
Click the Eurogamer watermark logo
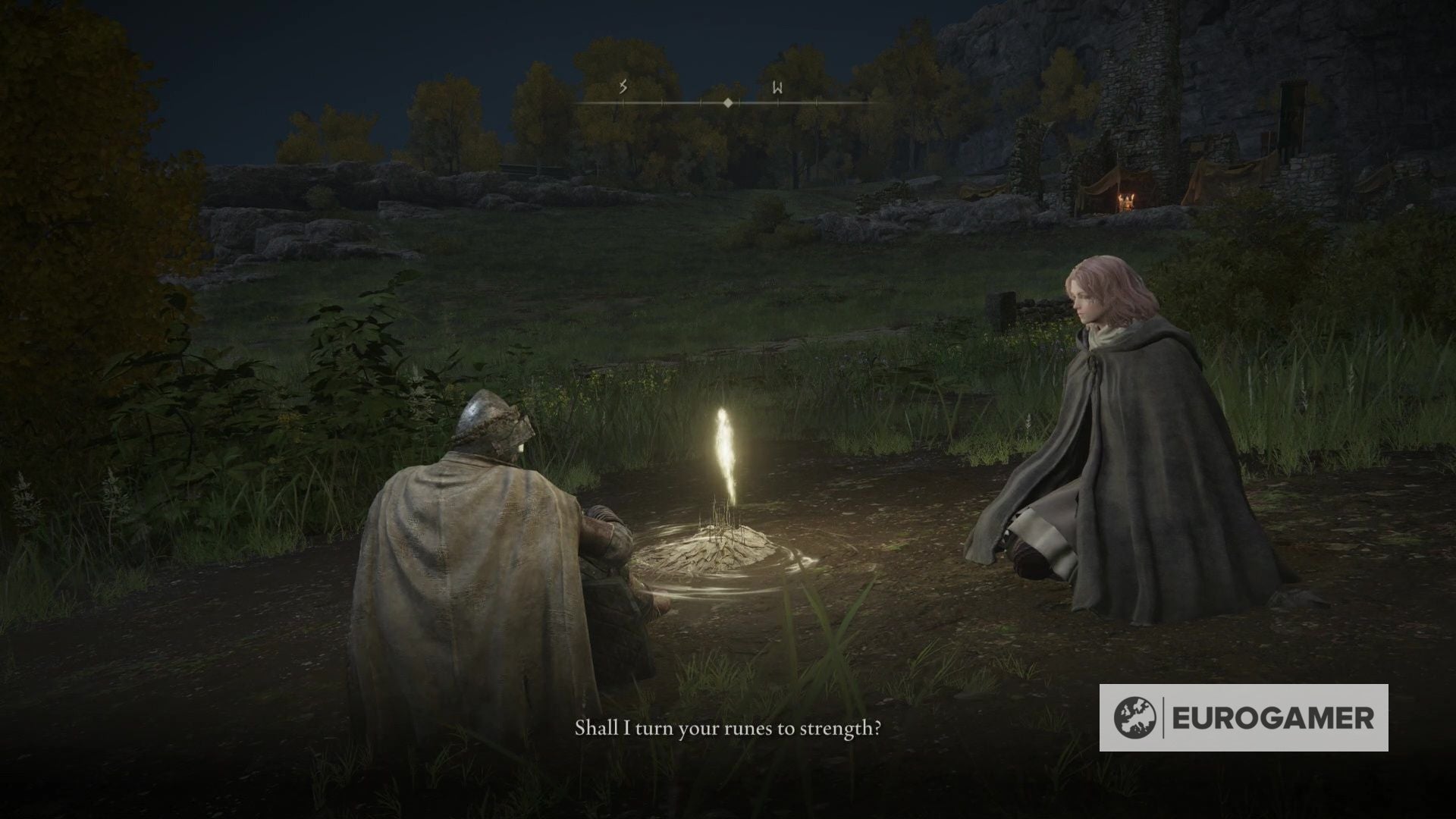pyautogui.click(x=1244, y=718)
